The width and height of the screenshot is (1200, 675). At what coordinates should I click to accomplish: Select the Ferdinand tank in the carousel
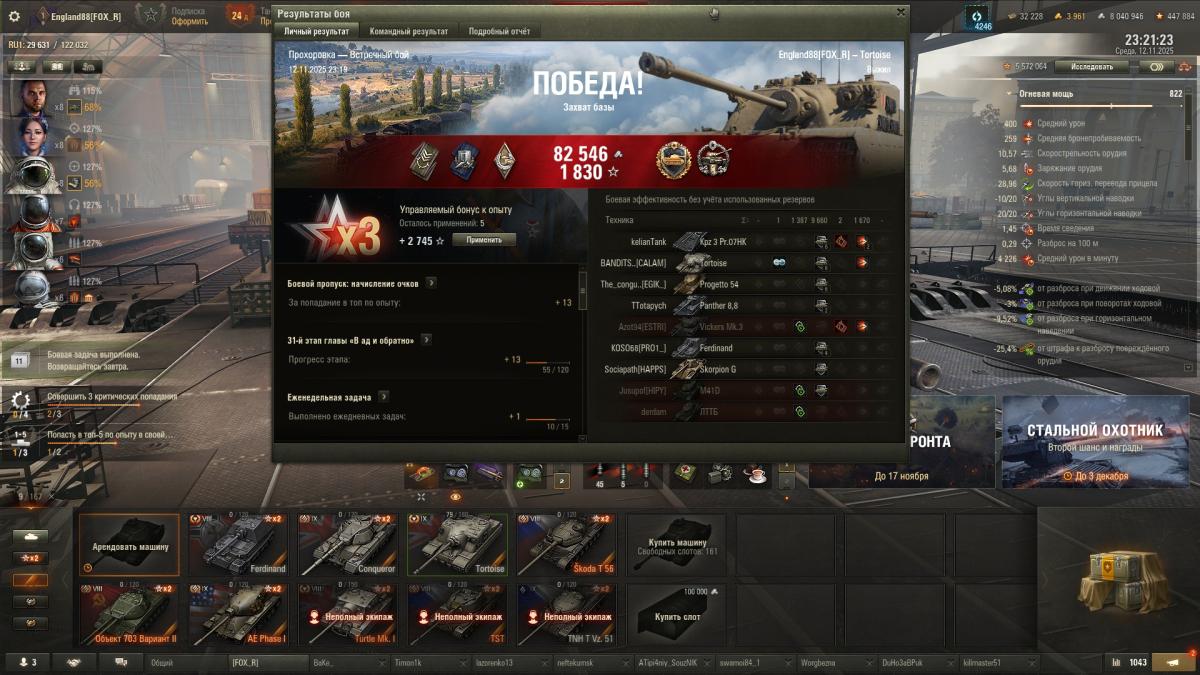pyautogui.click(x=239, y=544)
